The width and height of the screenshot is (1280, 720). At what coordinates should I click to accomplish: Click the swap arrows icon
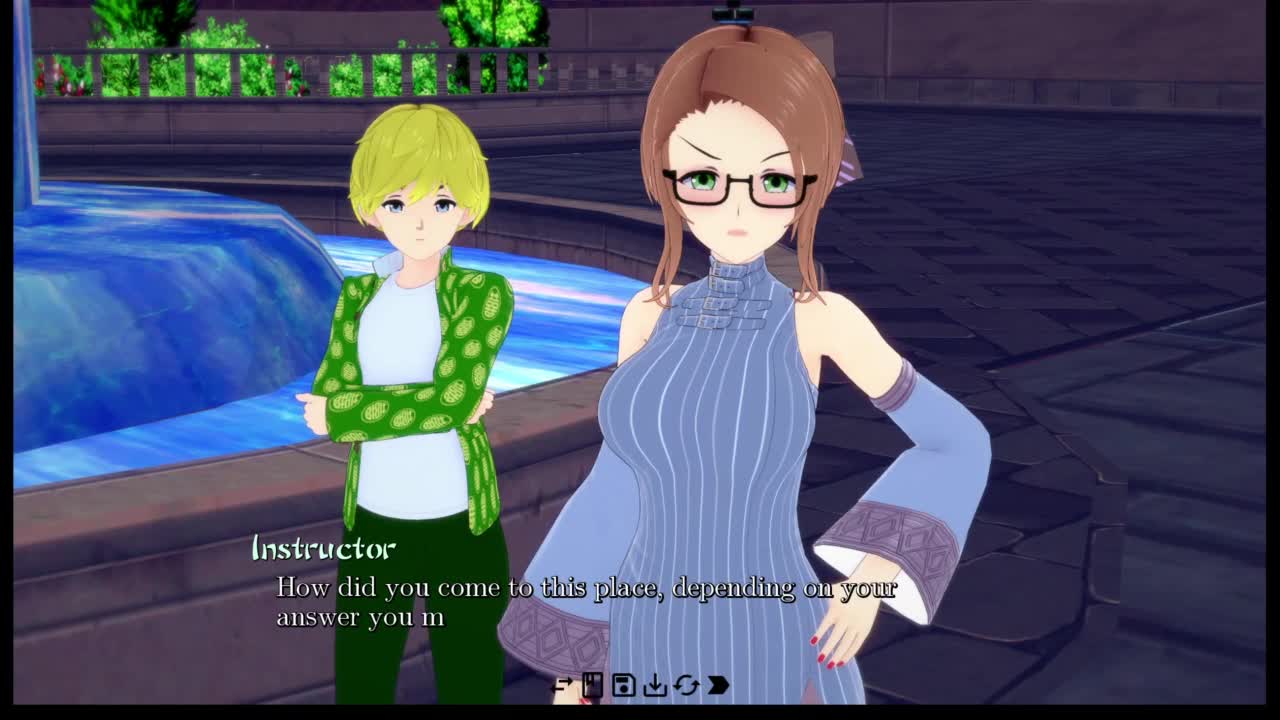pos(562,685)
